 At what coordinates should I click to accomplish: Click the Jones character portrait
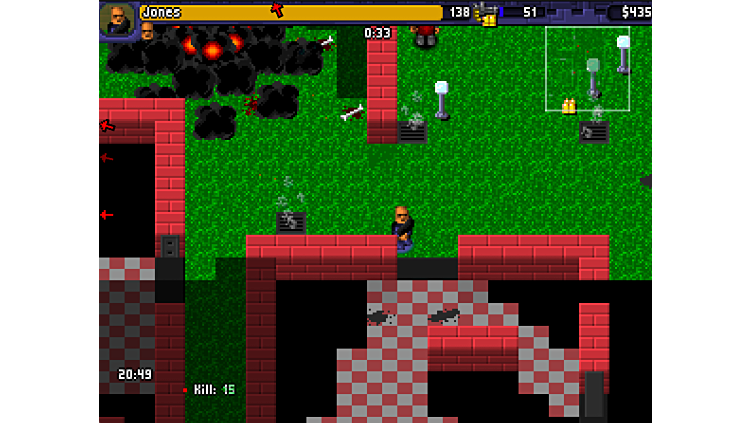pos(117,20)
